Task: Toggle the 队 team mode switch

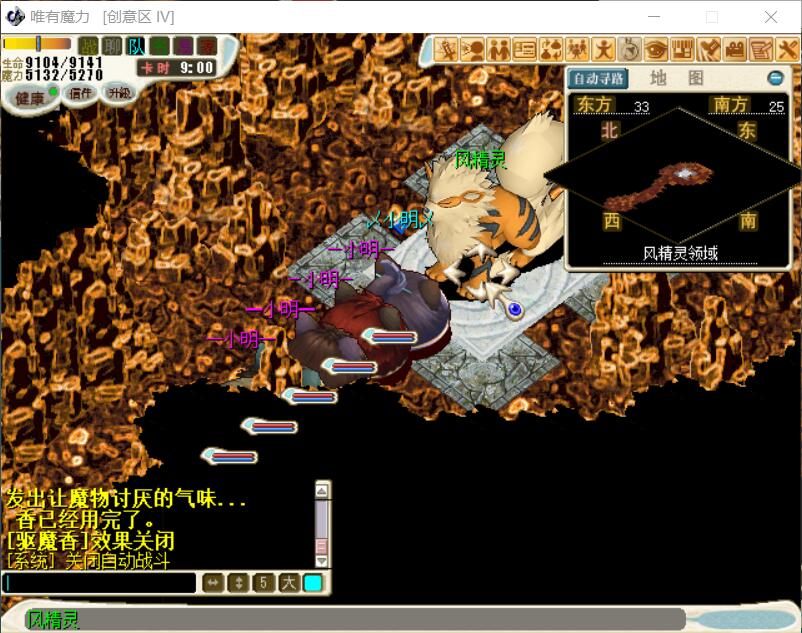Action: pos(137,45)
